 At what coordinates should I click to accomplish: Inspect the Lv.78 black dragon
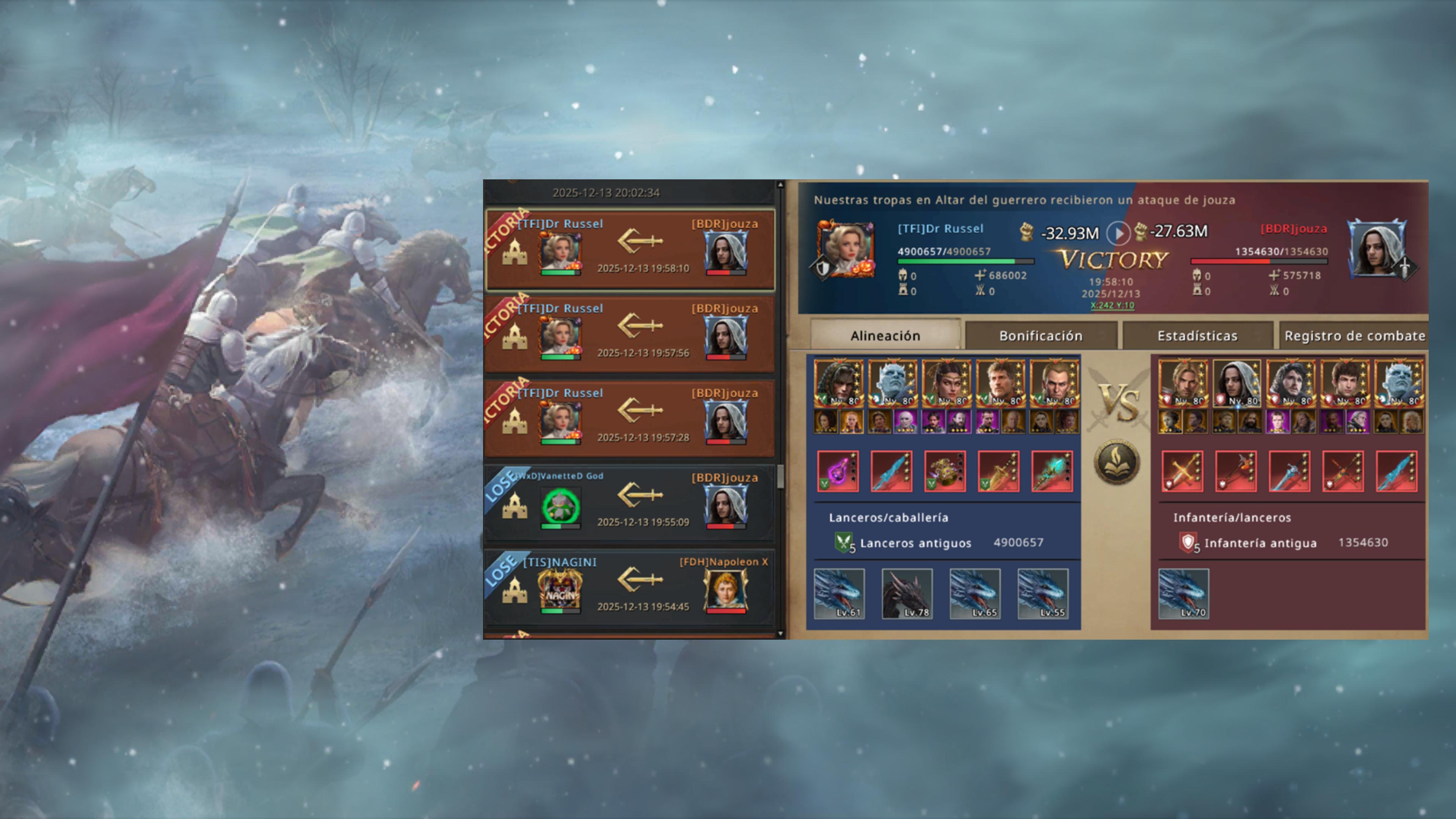(907, 593)
